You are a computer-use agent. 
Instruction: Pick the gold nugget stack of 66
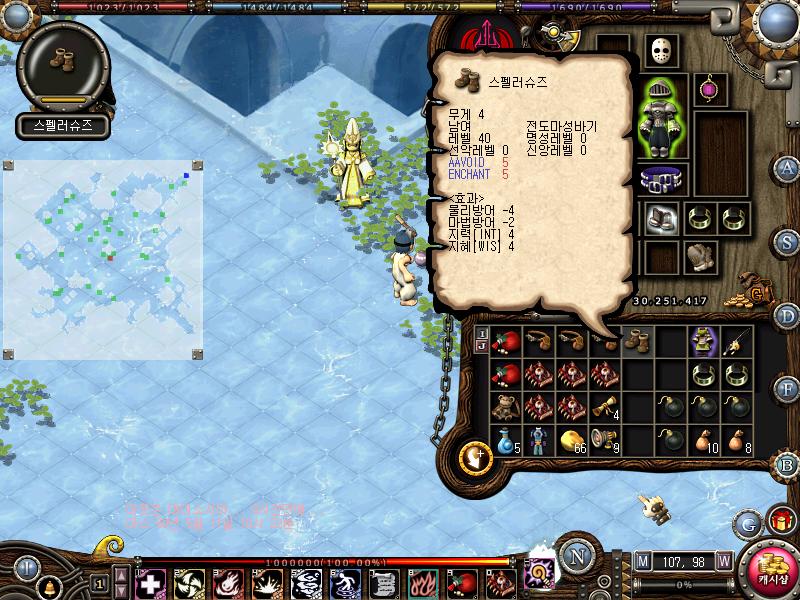click(x=572, y=439)
